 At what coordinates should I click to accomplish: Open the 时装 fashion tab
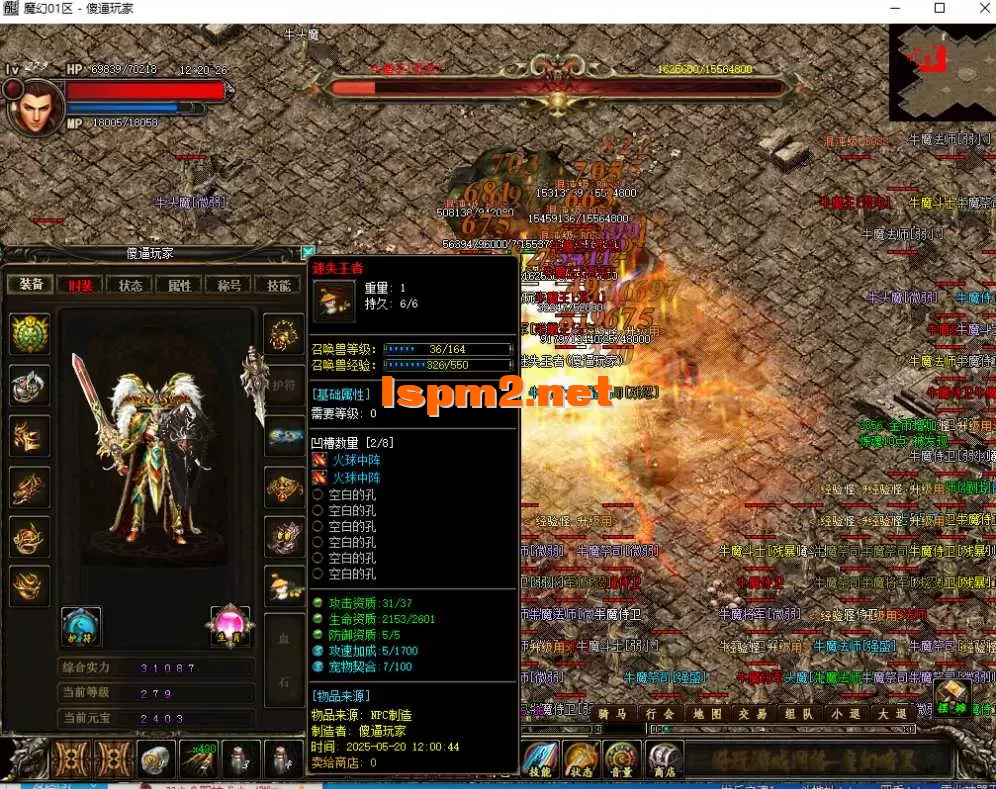tap(81, 285)
